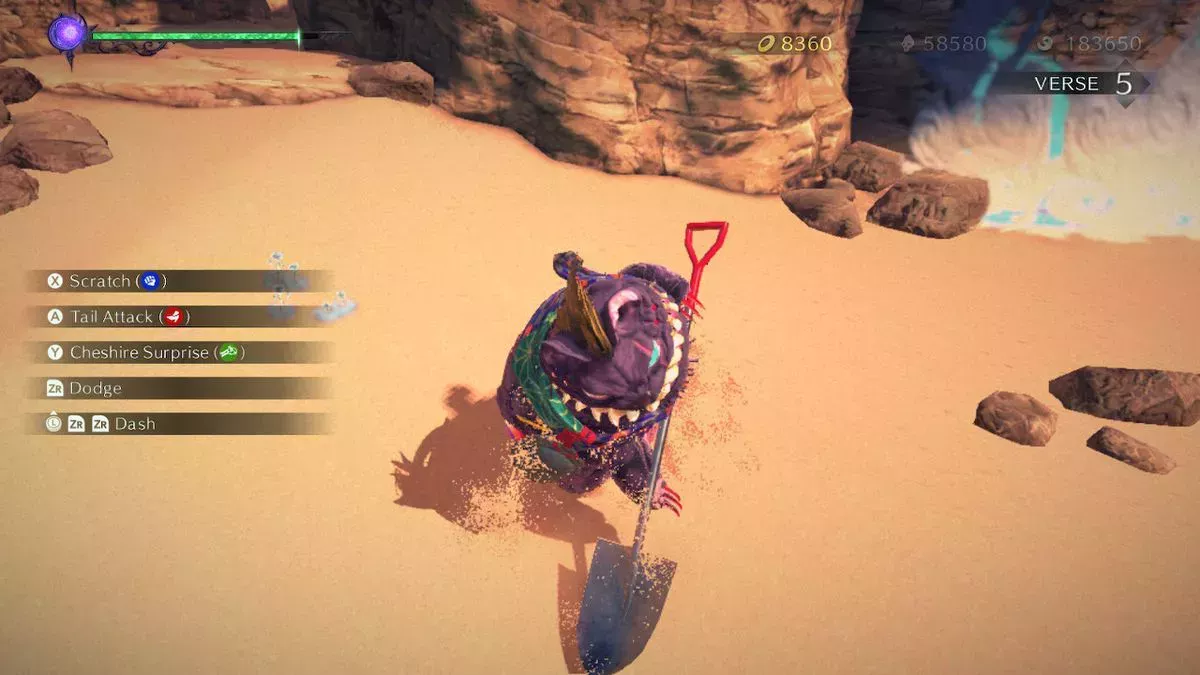Choose the green Cheshire Surprise icon
Screen dimensions: 1200x675
click(x=228, y=352)
